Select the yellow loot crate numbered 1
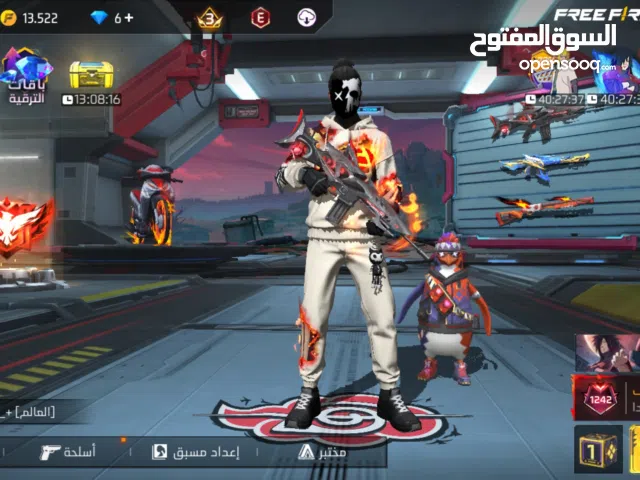 [x=598, y=450]
